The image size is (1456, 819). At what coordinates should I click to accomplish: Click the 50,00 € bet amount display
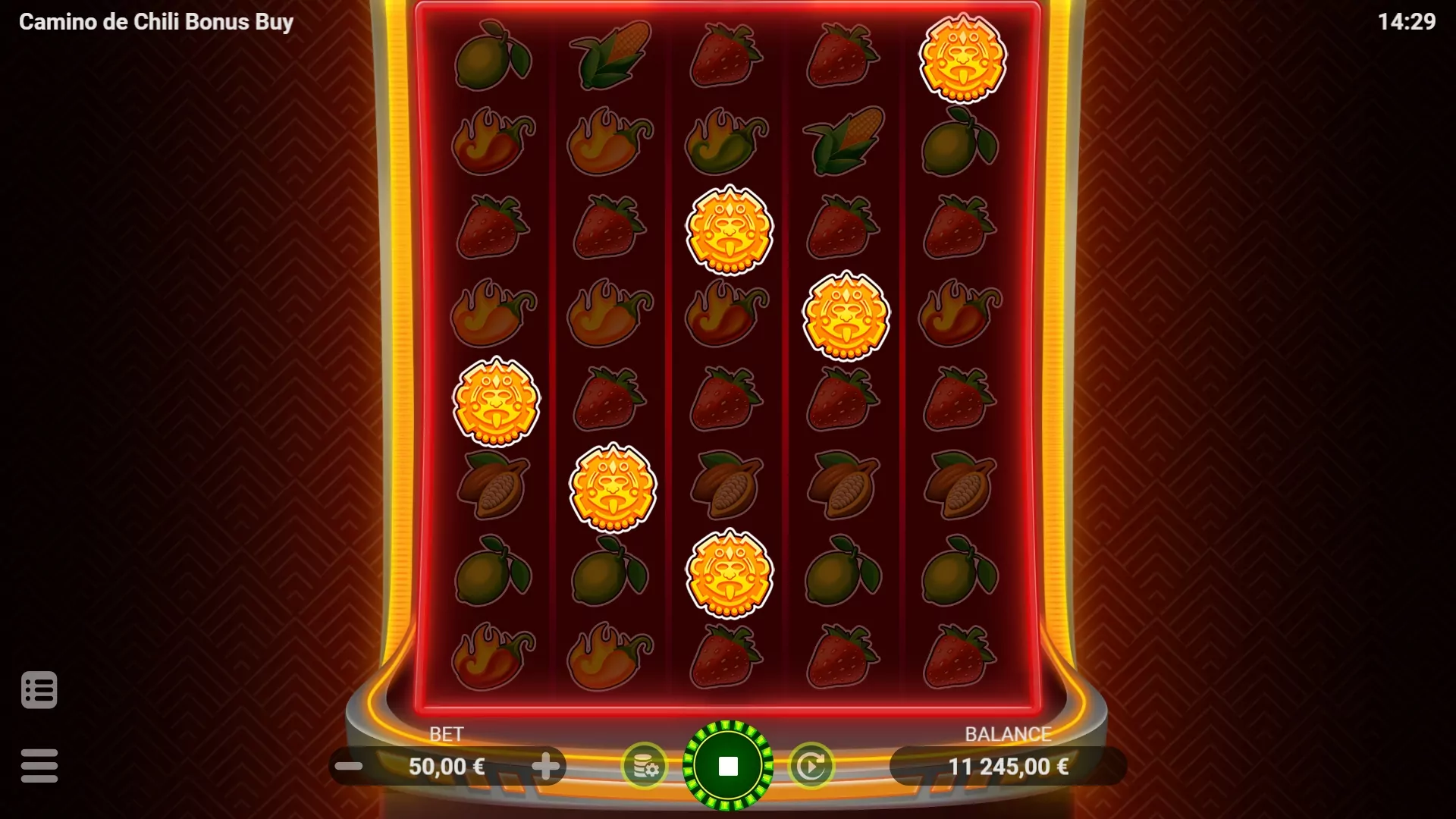click(447, 766)
